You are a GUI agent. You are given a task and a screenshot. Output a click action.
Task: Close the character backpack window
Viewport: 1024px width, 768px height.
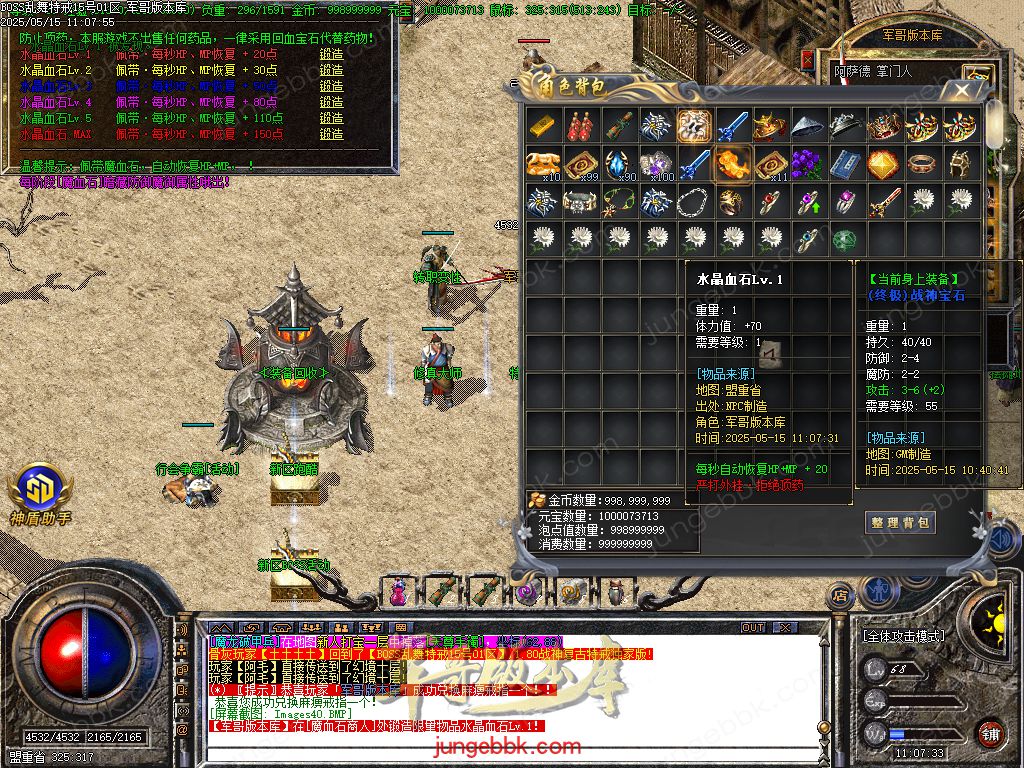tap(963, 90)
